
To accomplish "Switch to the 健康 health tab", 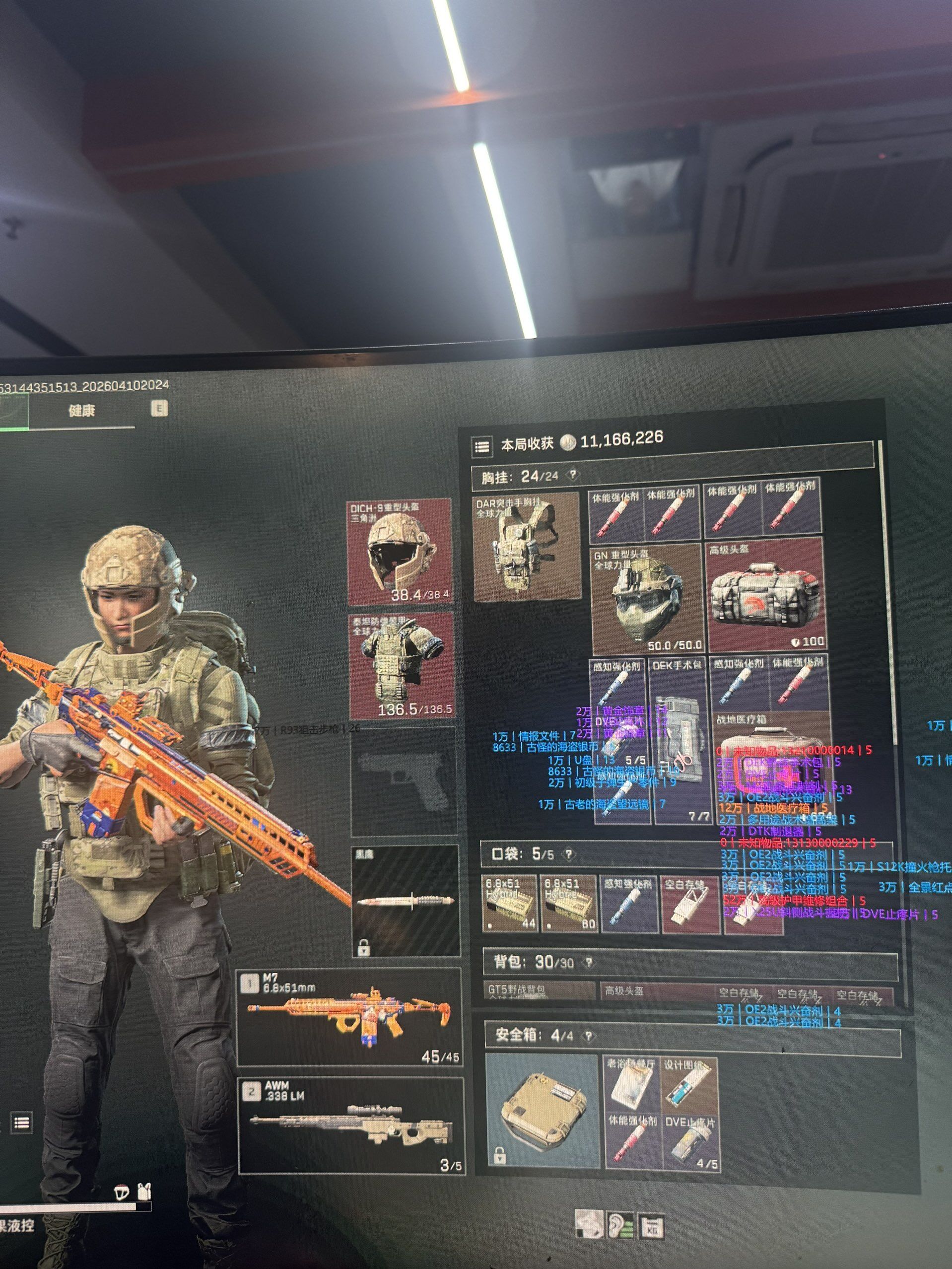I will (x=81, y=410).
